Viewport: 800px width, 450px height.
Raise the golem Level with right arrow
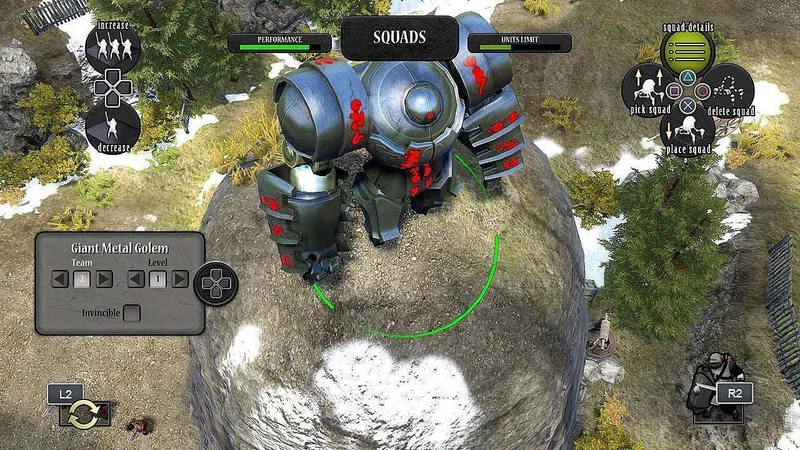point(180,279)
